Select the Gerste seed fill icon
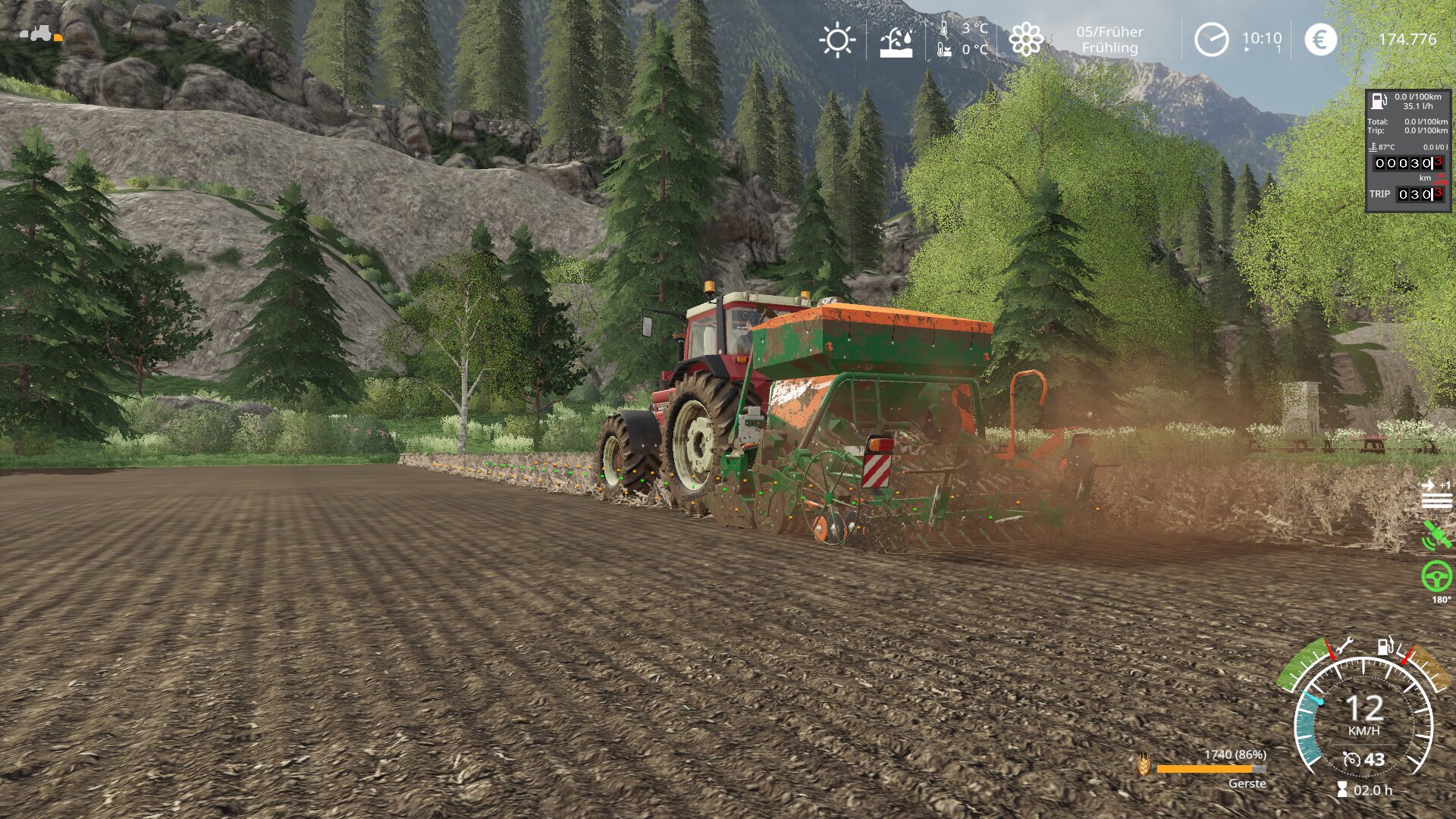The image size is (1456, 819). pyautogui.click(x=1144, y=764)
